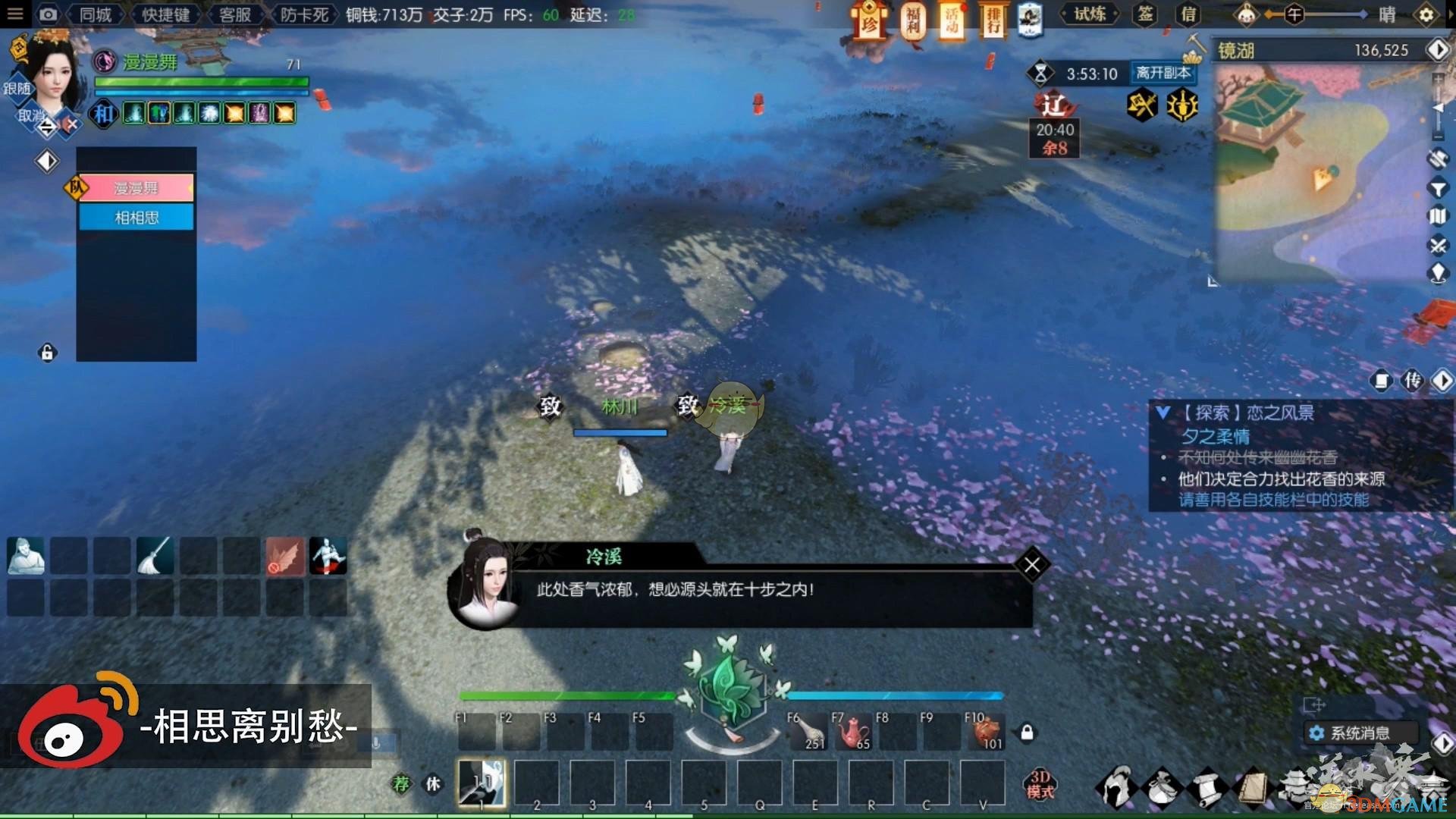
Task: Open the 签 sign-in icon
Action: coord(1145,14)
